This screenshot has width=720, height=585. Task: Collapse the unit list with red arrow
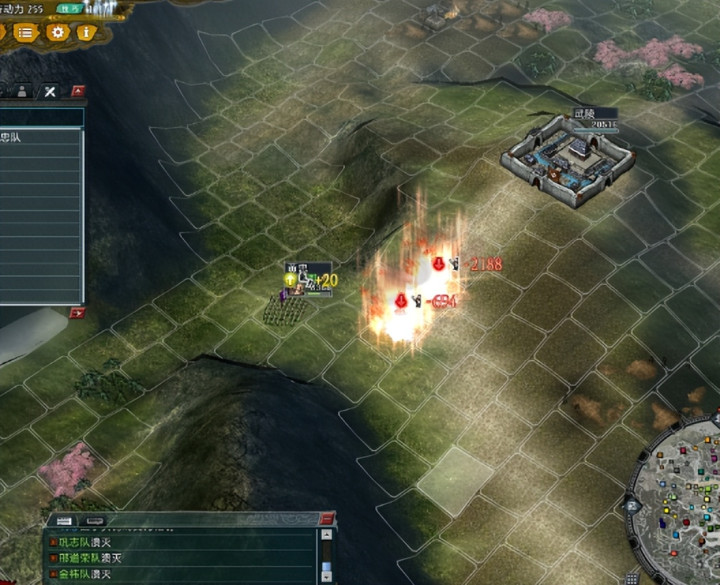click(78, 92)
